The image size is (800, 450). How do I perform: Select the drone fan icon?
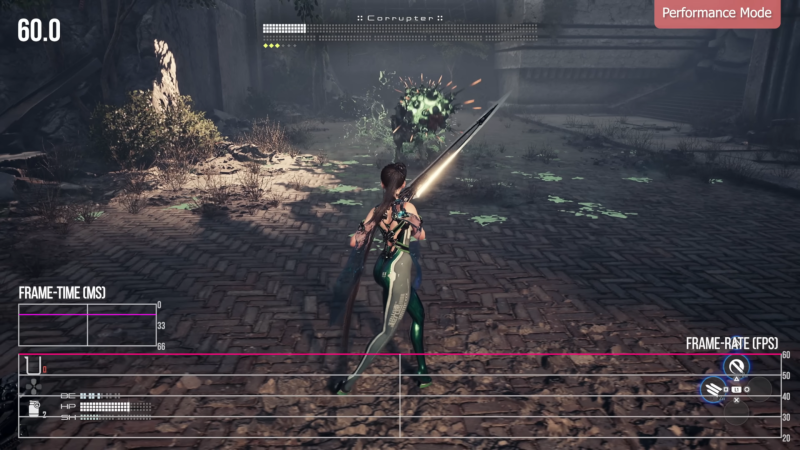click(x=33, y=385)
